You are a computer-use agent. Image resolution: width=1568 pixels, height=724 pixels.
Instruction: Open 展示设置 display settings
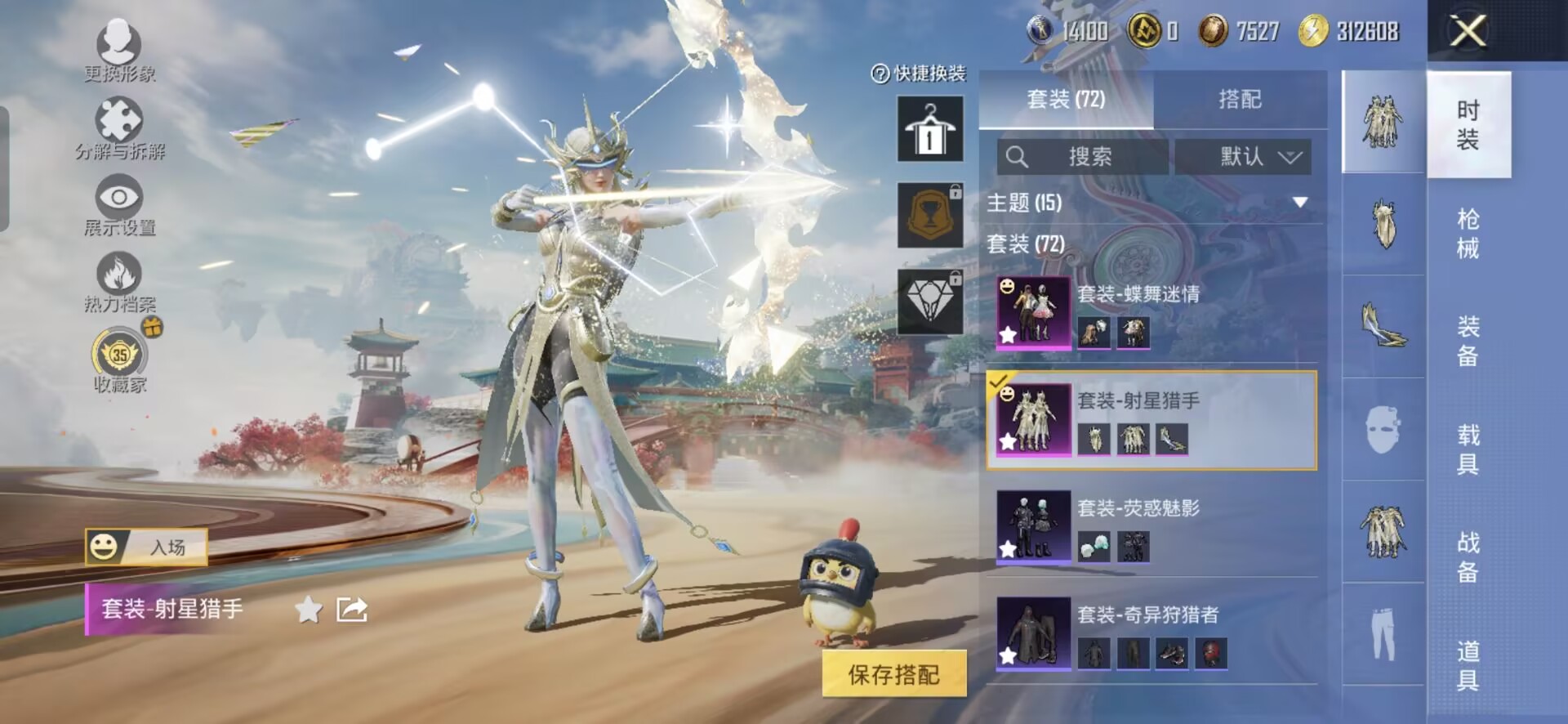[119, 204]
